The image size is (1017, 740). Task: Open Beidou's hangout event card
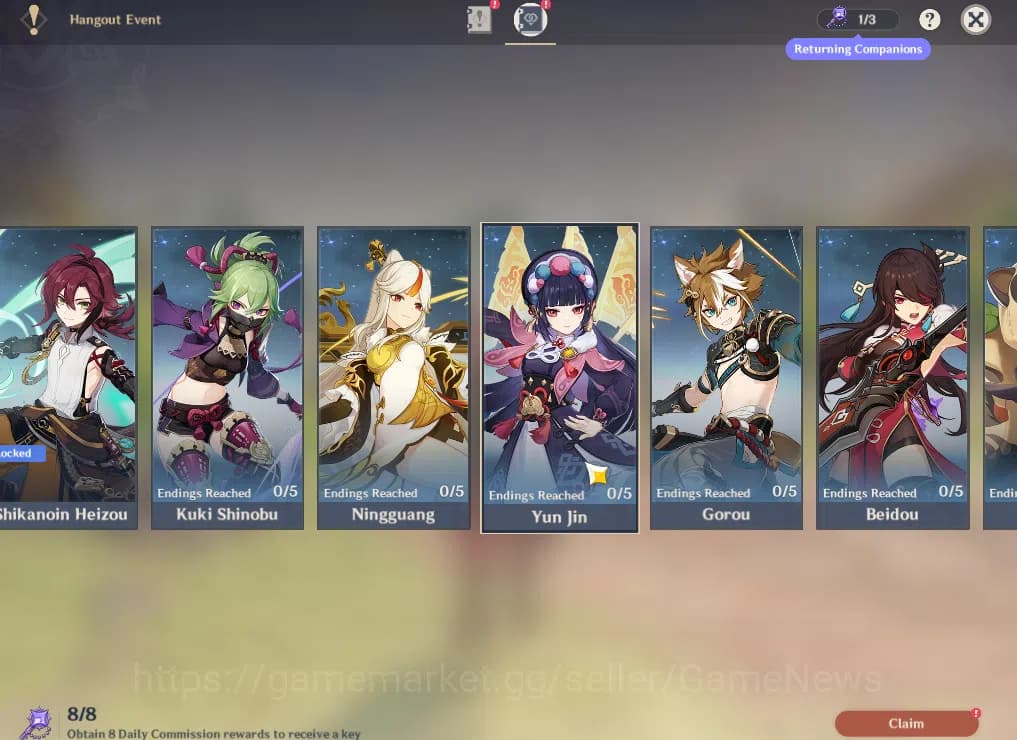893,376
